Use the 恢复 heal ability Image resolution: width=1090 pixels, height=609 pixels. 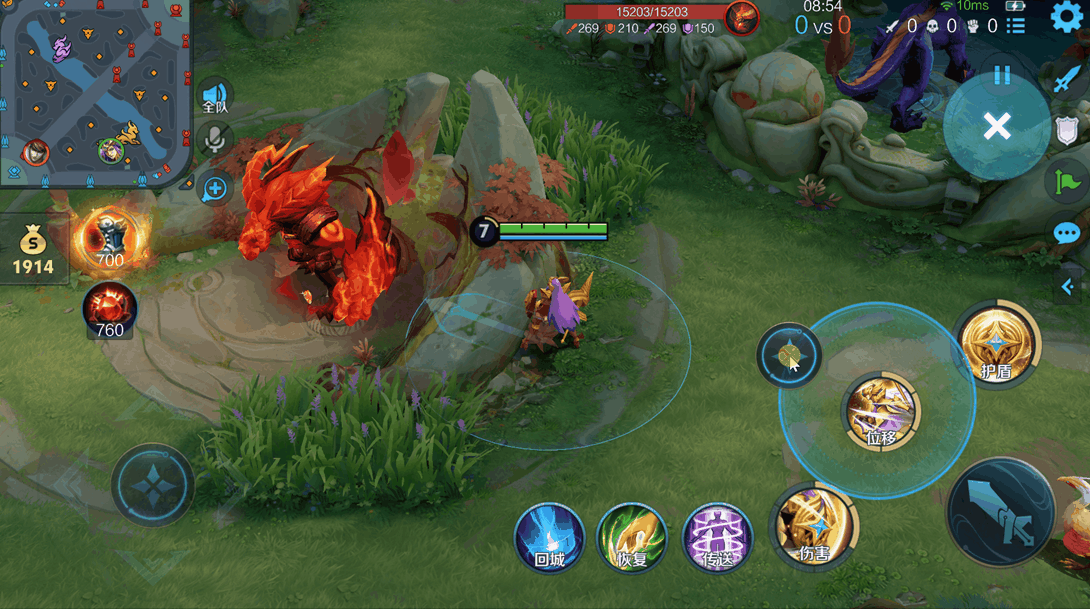coord(632,537)
